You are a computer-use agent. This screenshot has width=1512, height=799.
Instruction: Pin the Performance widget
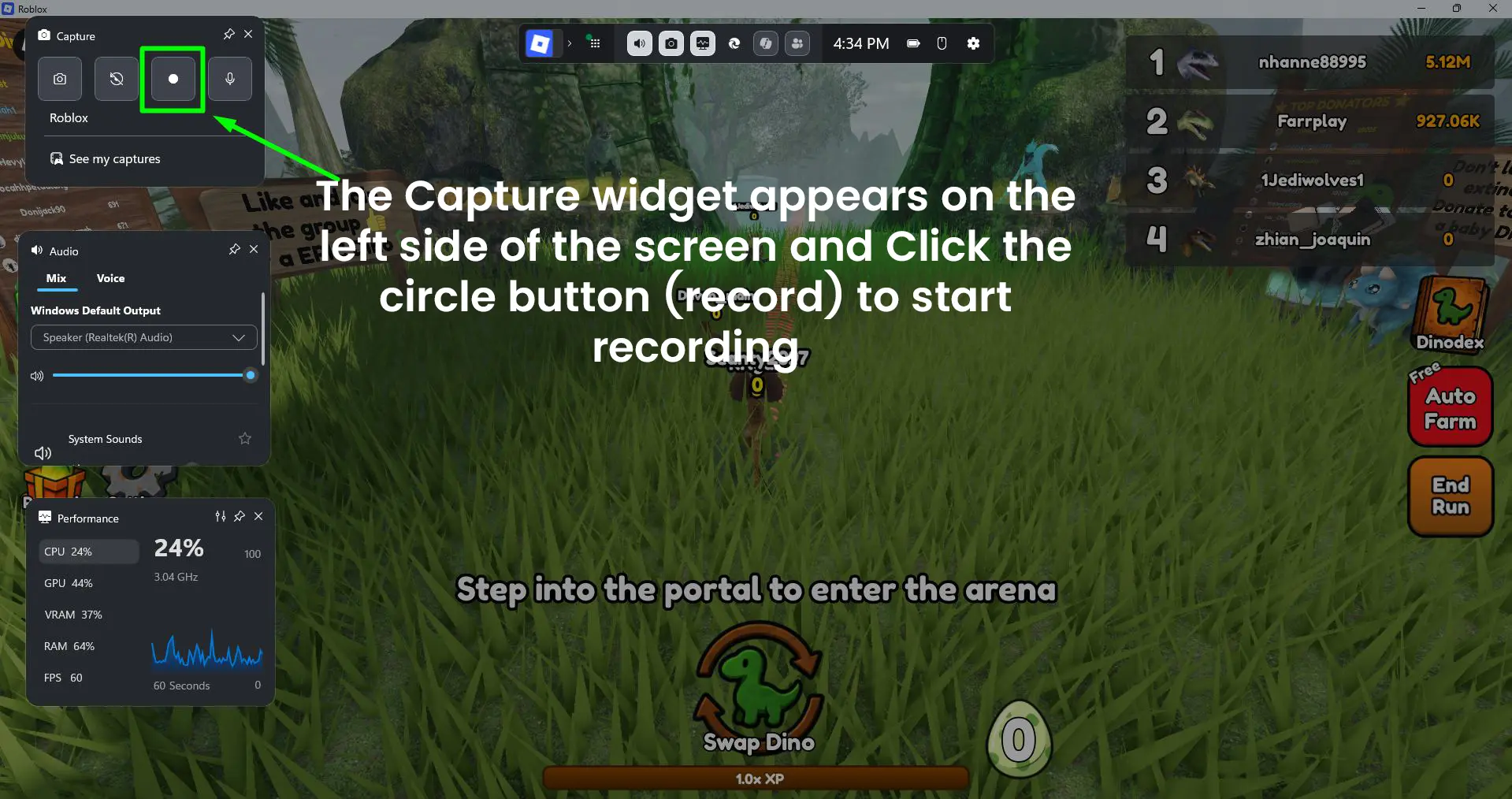[239, 517]
